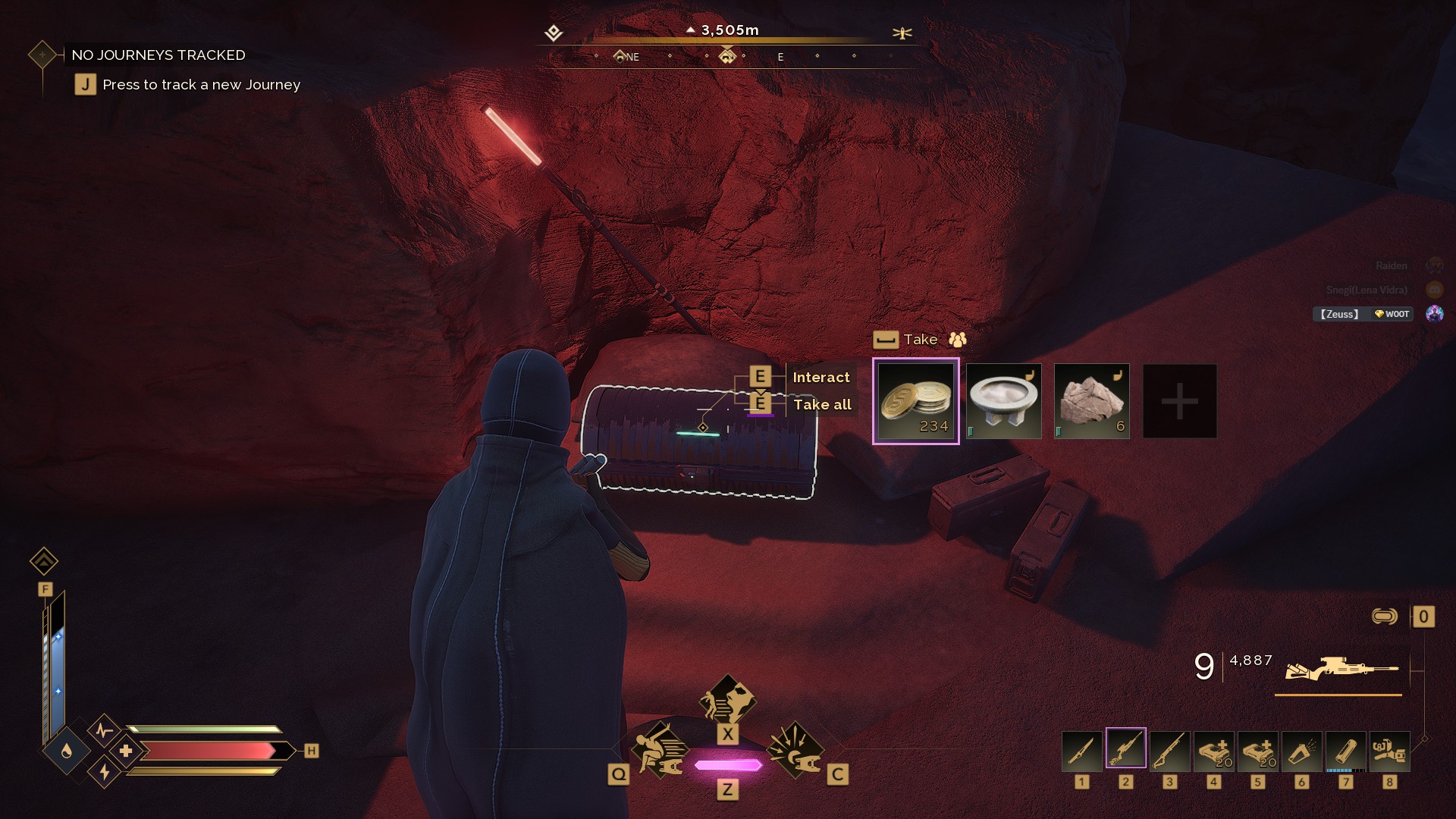Switch to the long rifle in slot 3
Viewport: 1456px width, 819px height.
[x=1169, y=751]
